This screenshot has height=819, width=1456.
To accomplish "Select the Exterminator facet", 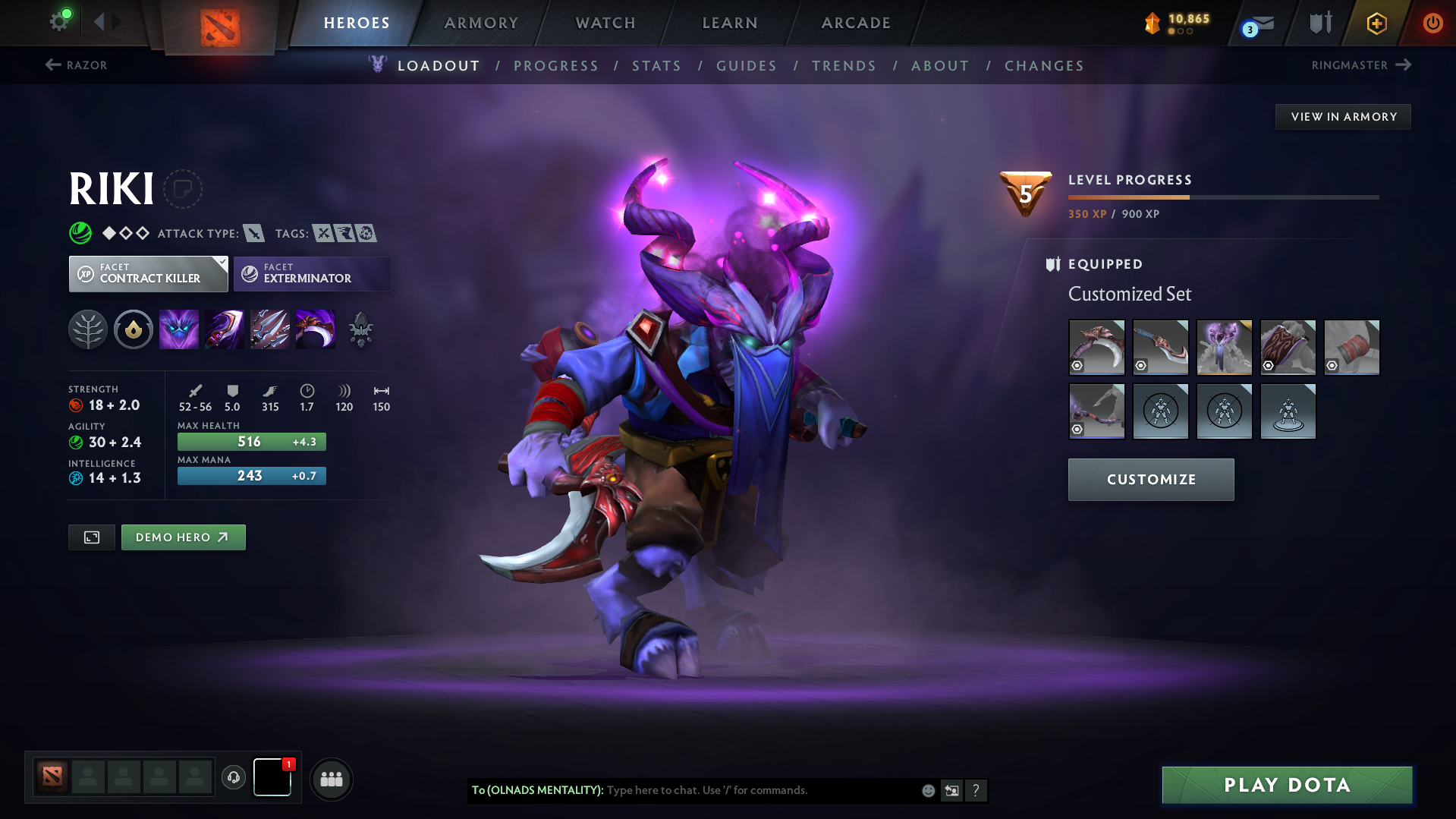I will [x=312, y=274].
